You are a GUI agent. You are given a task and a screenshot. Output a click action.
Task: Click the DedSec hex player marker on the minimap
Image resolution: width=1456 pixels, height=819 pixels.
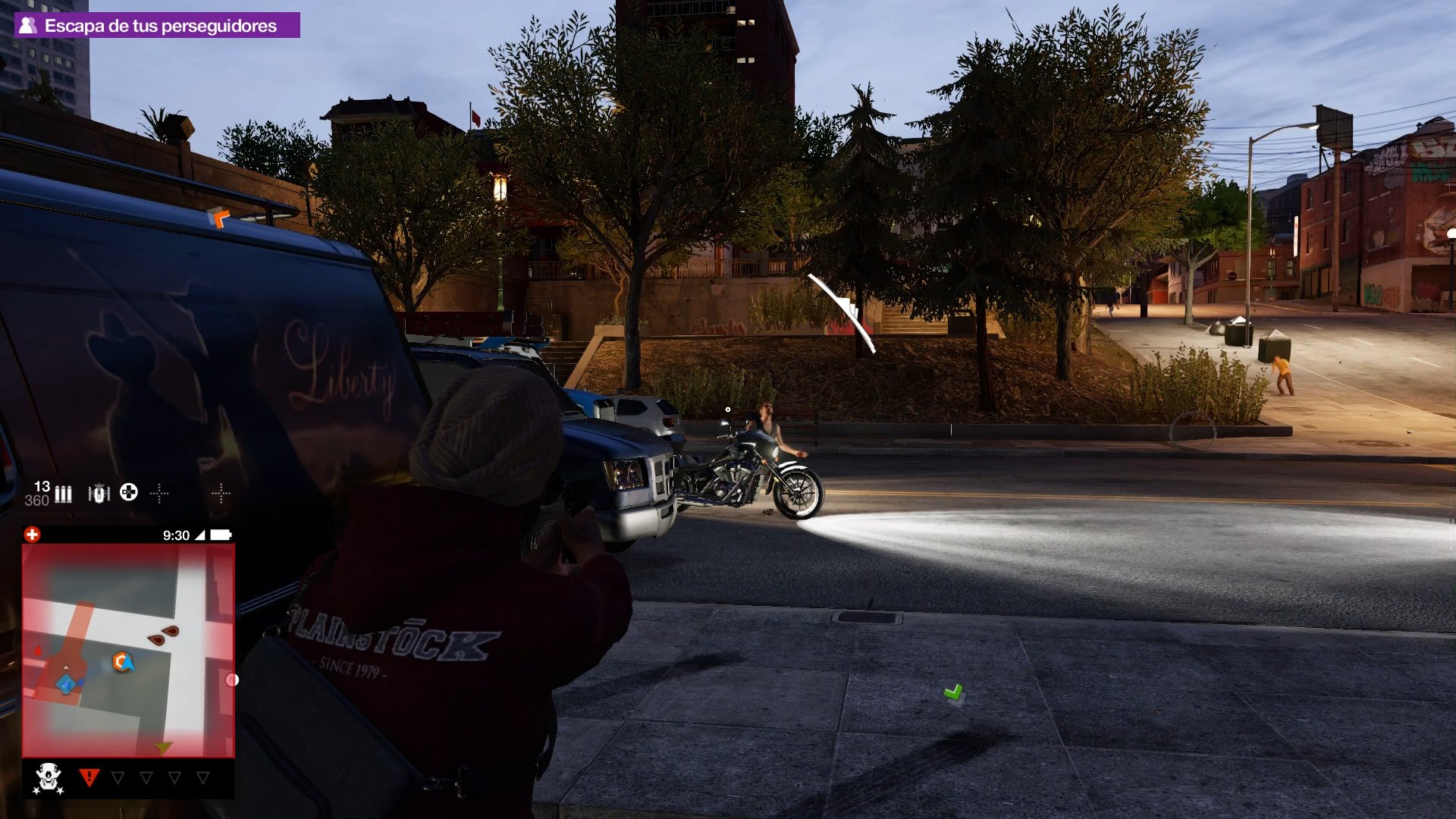click(120, 662)
